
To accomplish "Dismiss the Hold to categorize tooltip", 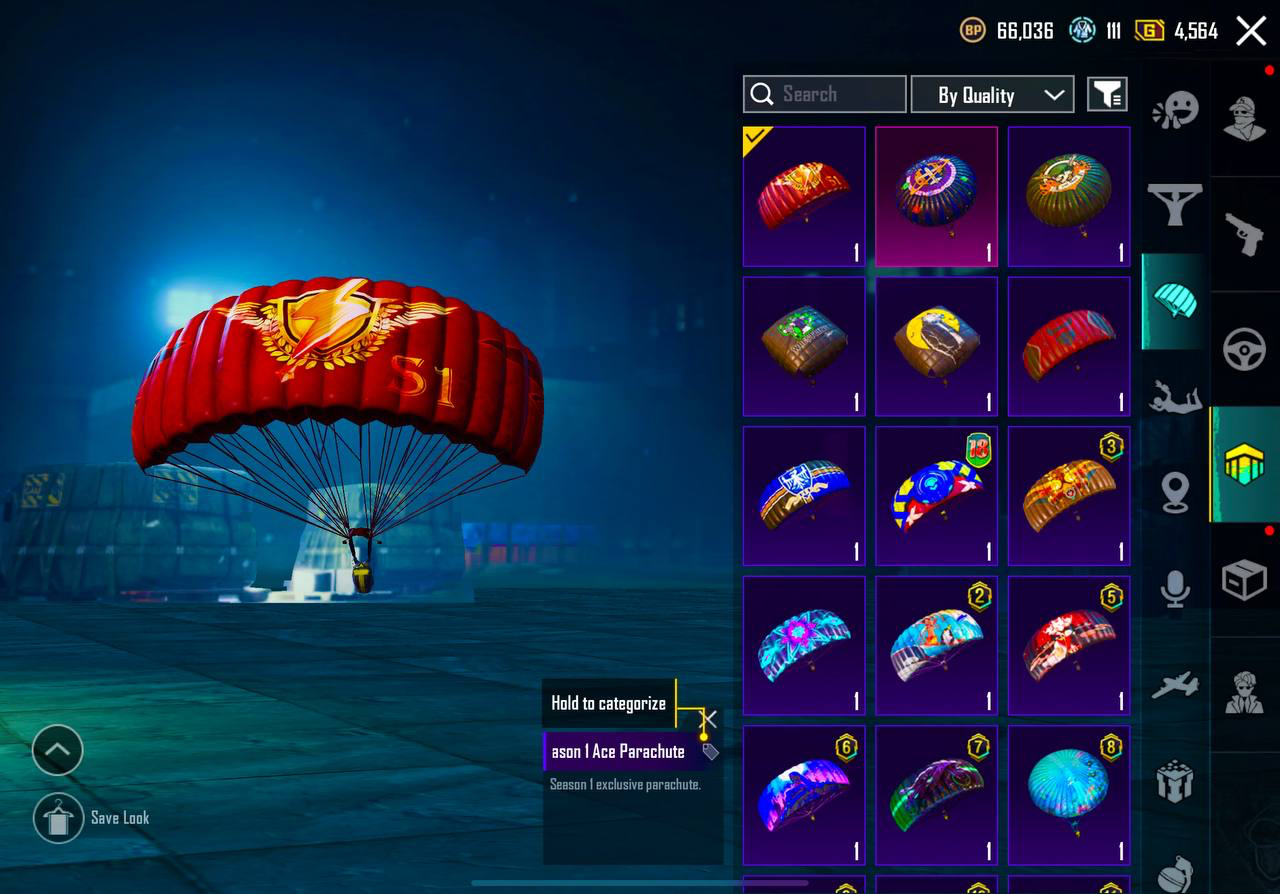I will (709, 719).
